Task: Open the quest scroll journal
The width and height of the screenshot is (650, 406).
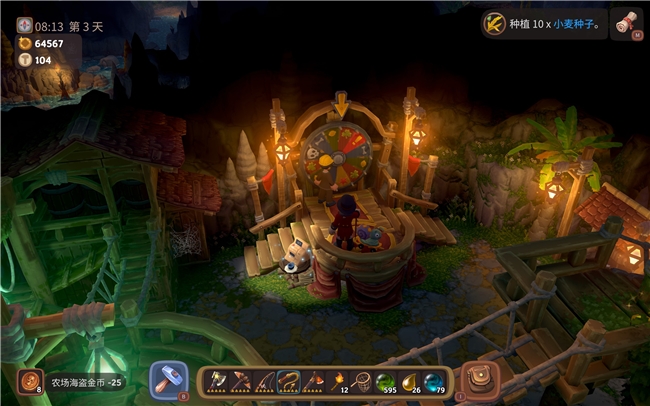Action: (627, 22)
